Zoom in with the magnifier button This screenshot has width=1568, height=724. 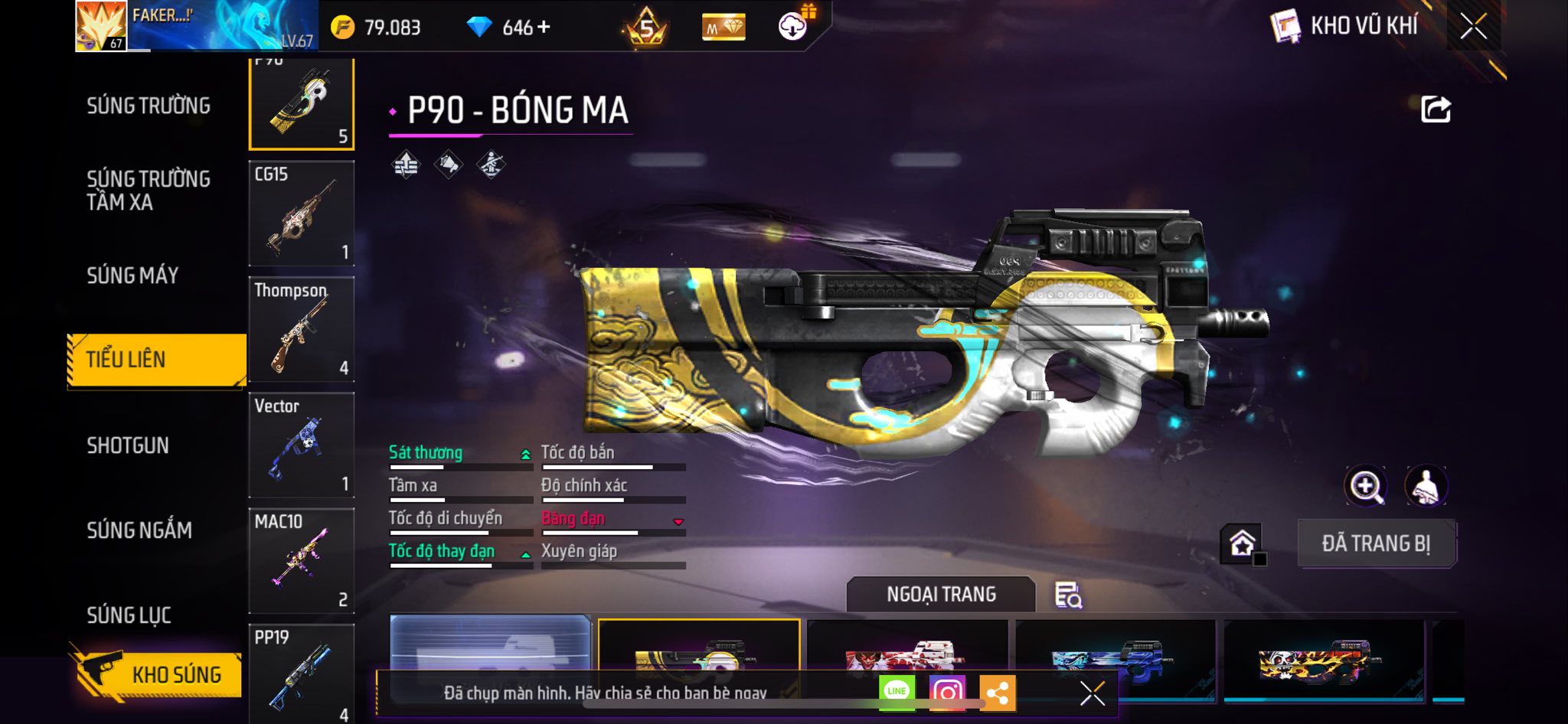point(1365,486)
